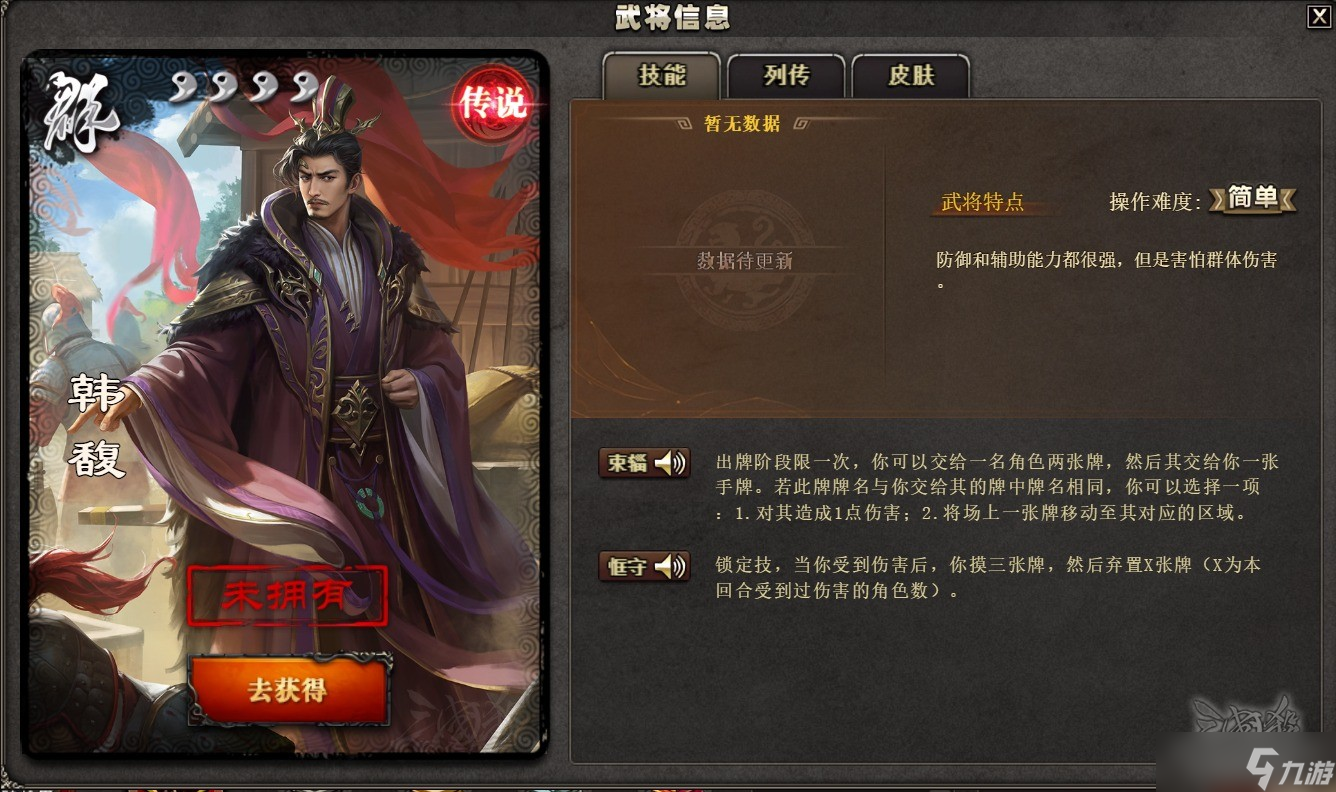
Task: Switch to the 列传 tab
Action: tap(785, 76)
